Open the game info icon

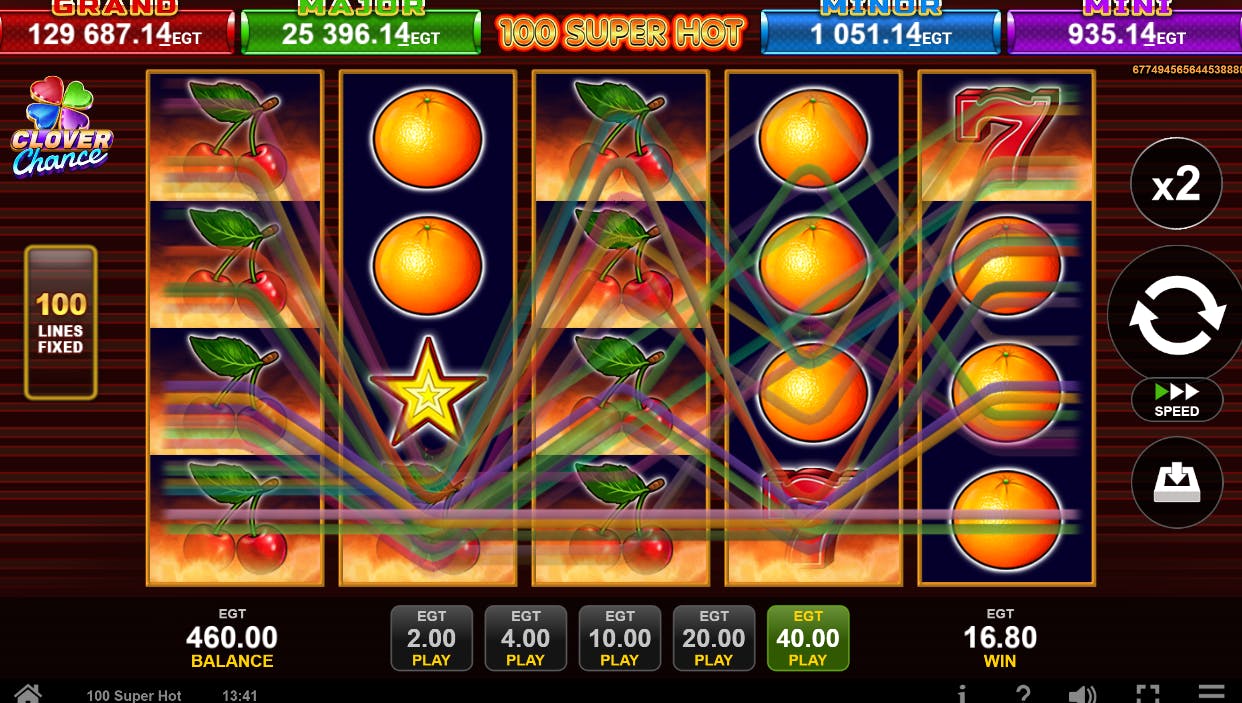coord(962,694)
